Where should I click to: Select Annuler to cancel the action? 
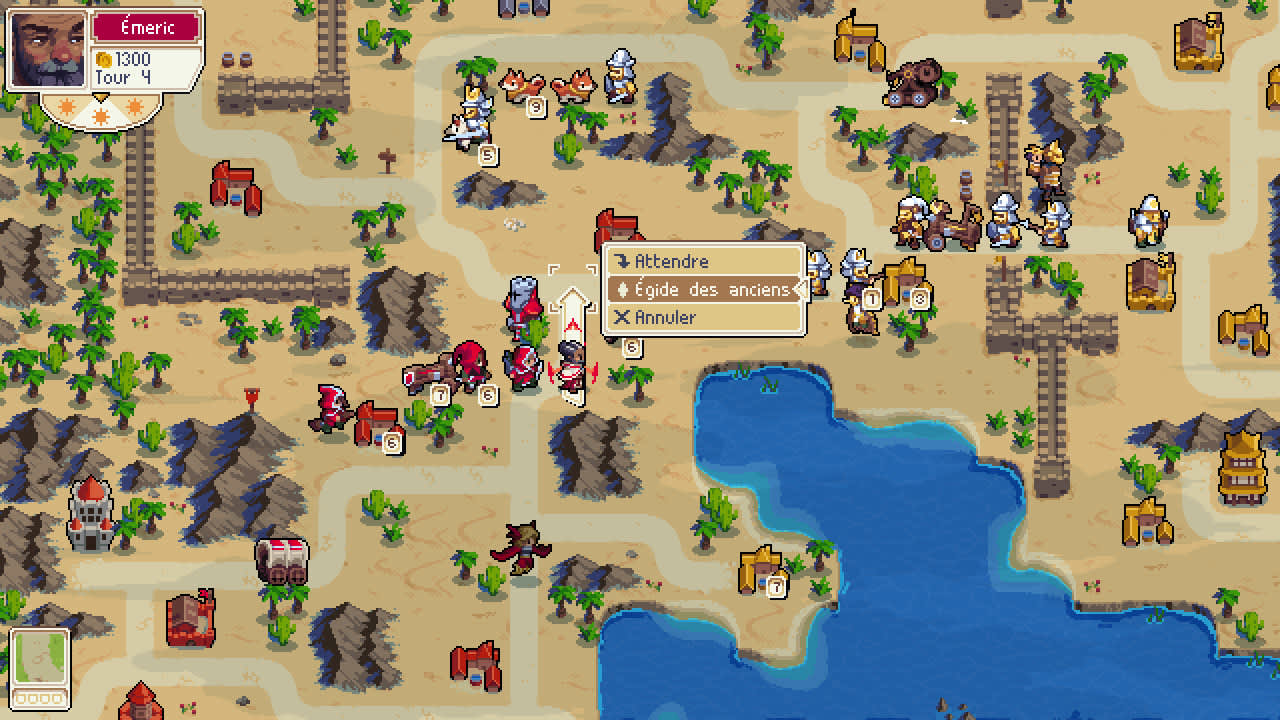click(666, 317)
